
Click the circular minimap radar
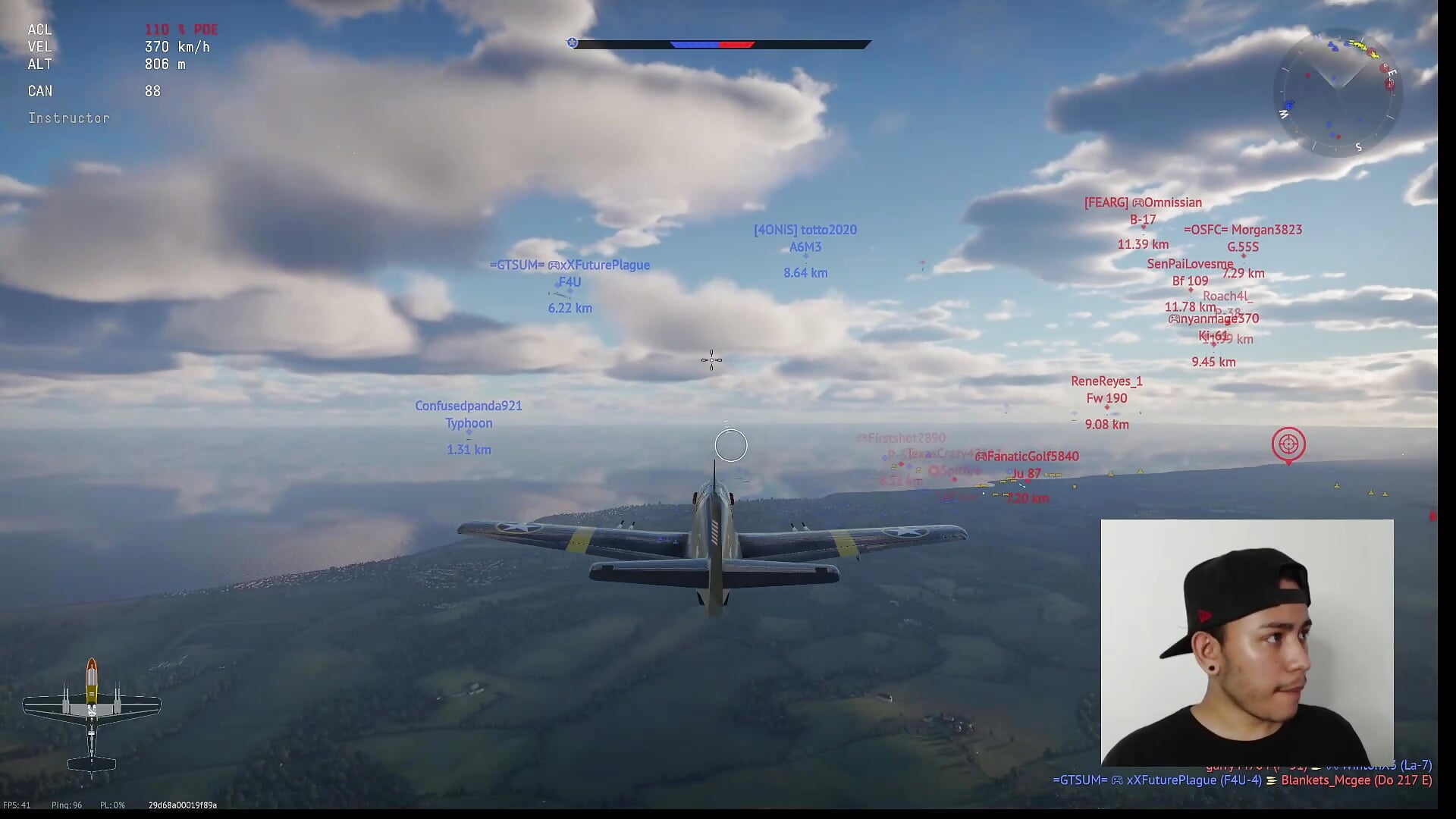pos(1338,93)
